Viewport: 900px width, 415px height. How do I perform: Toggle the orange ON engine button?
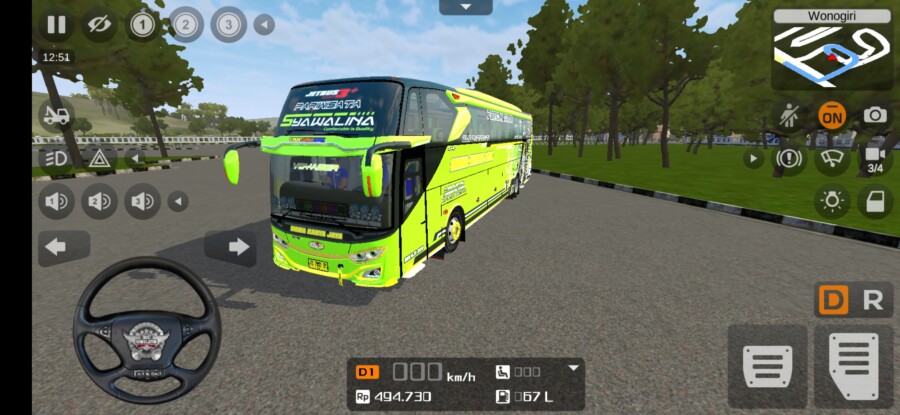click(x=831, y=115)
